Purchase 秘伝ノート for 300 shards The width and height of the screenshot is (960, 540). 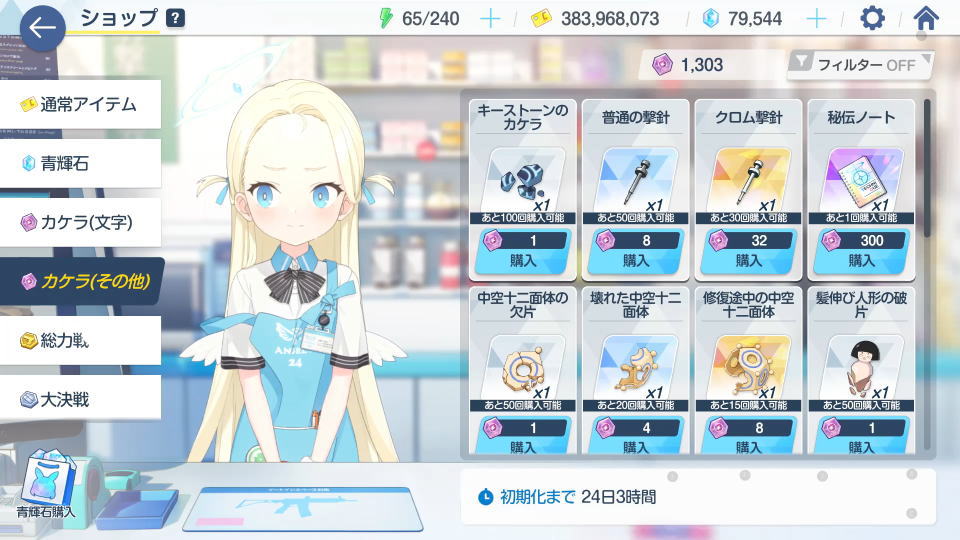point(858,251)
